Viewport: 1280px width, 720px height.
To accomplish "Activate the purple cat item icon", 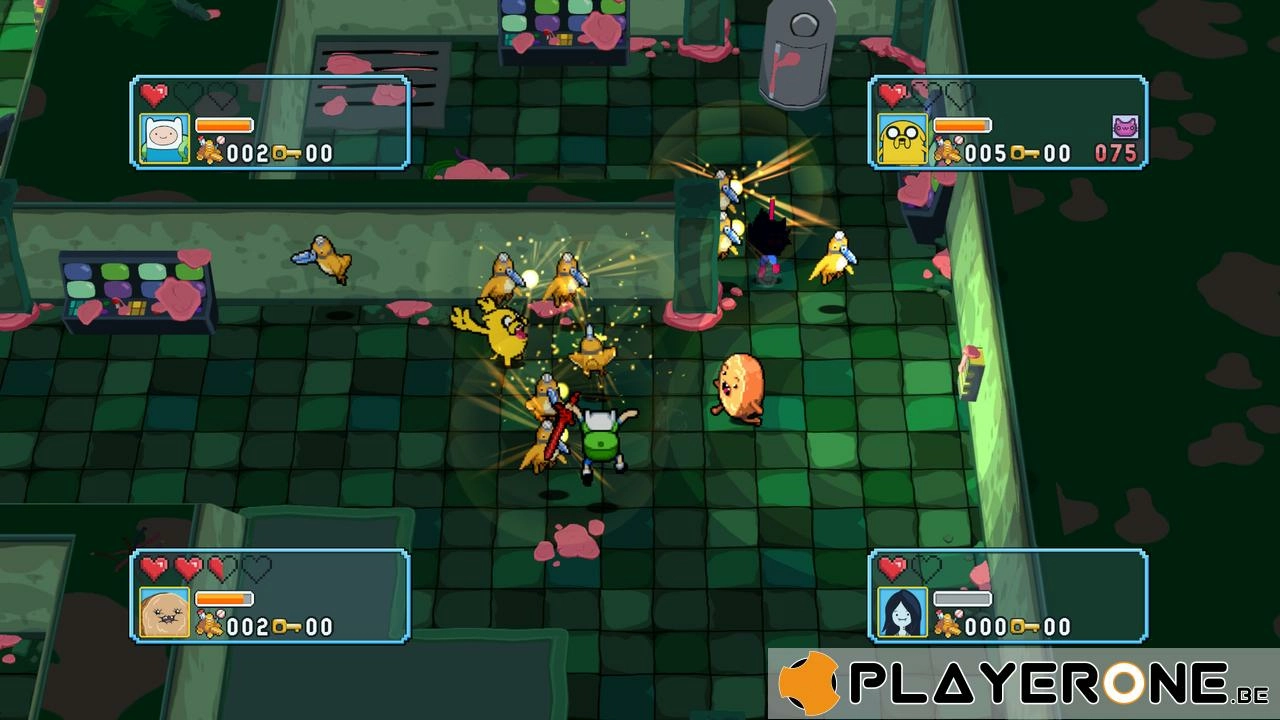I will coord(1125,127).
